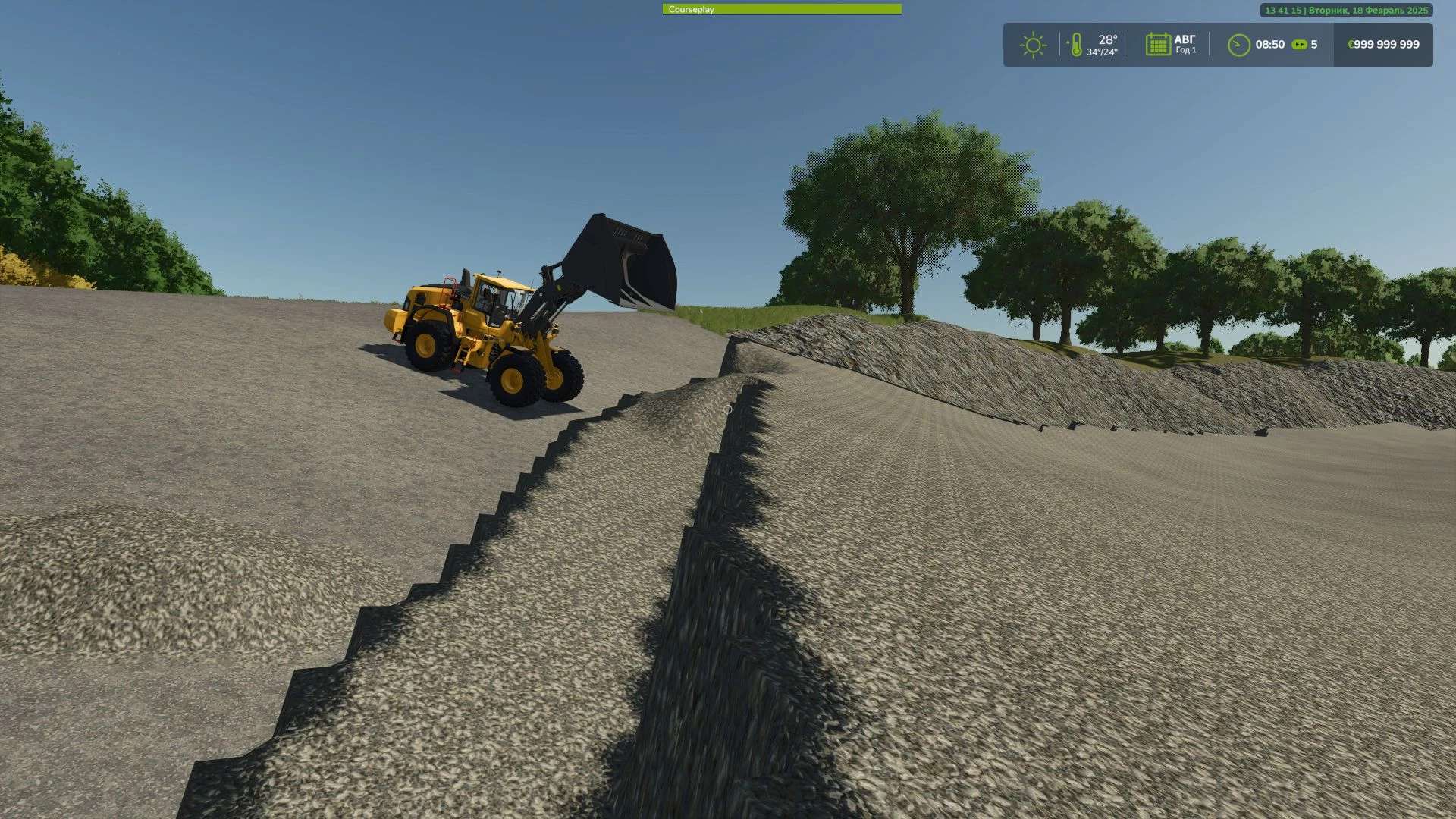This screenshot has height=819, width=1456.
Task: Click the Courseplay bar
Action: click(782, 10)
